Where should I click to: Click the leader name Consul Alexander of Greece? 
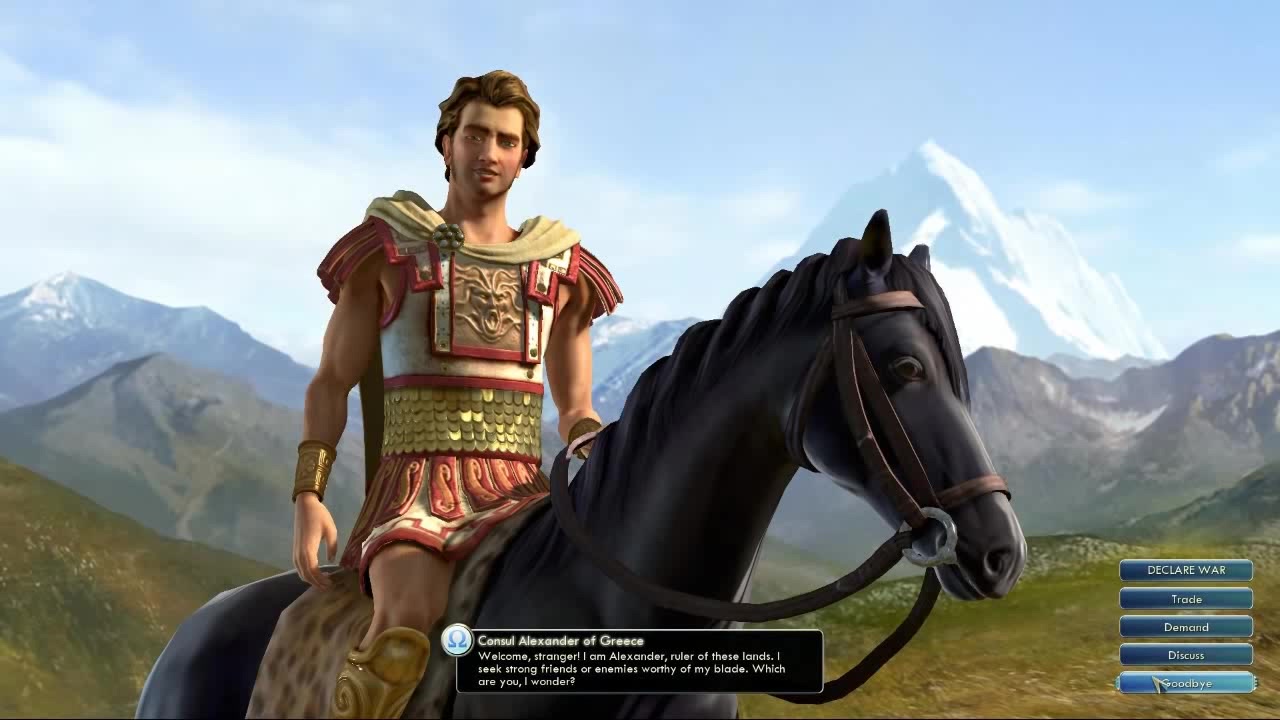tap(562, 640)
